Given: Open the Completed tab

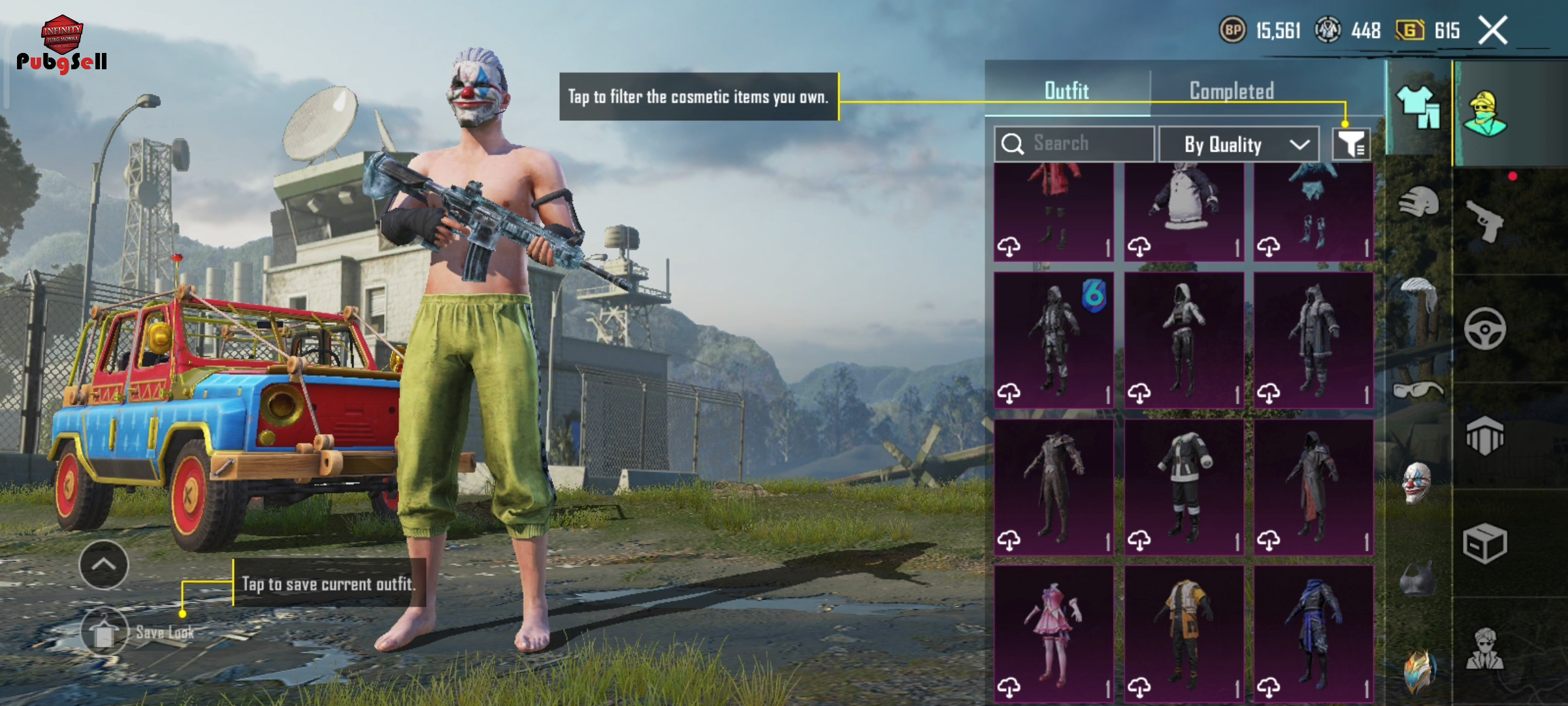Looking at the screenshot, I should 1232,91.
